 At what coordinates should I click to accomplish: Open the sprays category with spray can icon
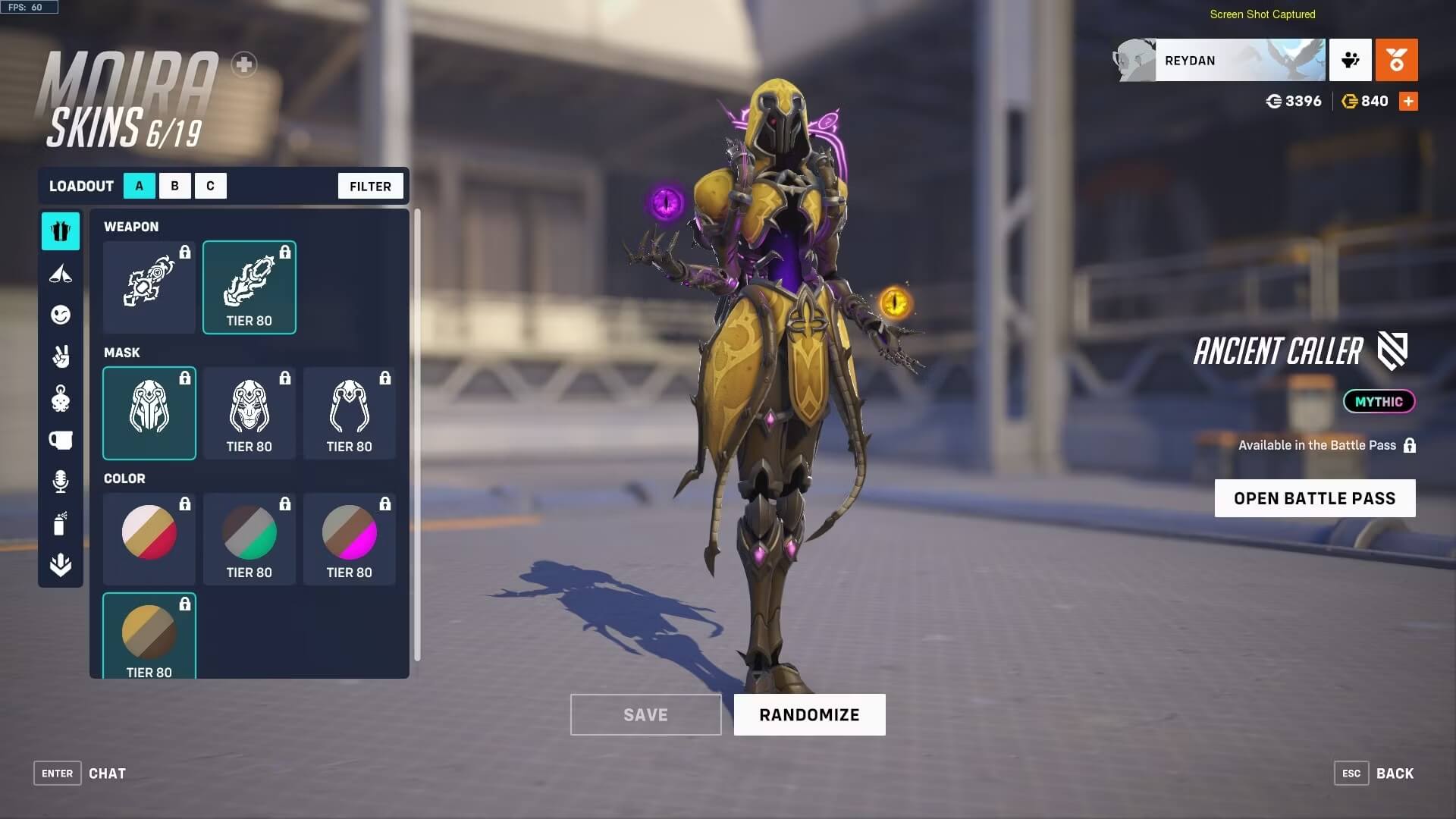pyautogui.click(x=61, y=523)
